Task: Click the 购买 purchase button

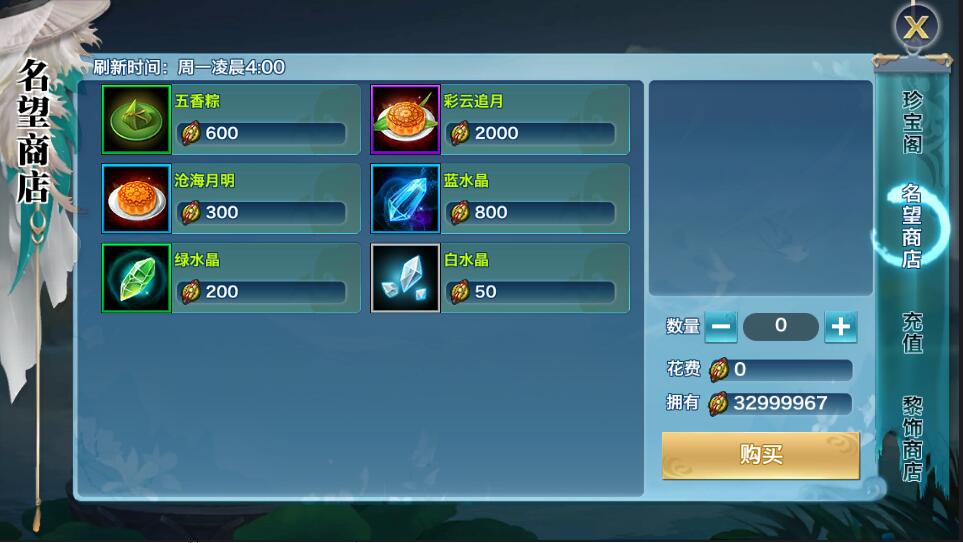Action: point(760,455)
